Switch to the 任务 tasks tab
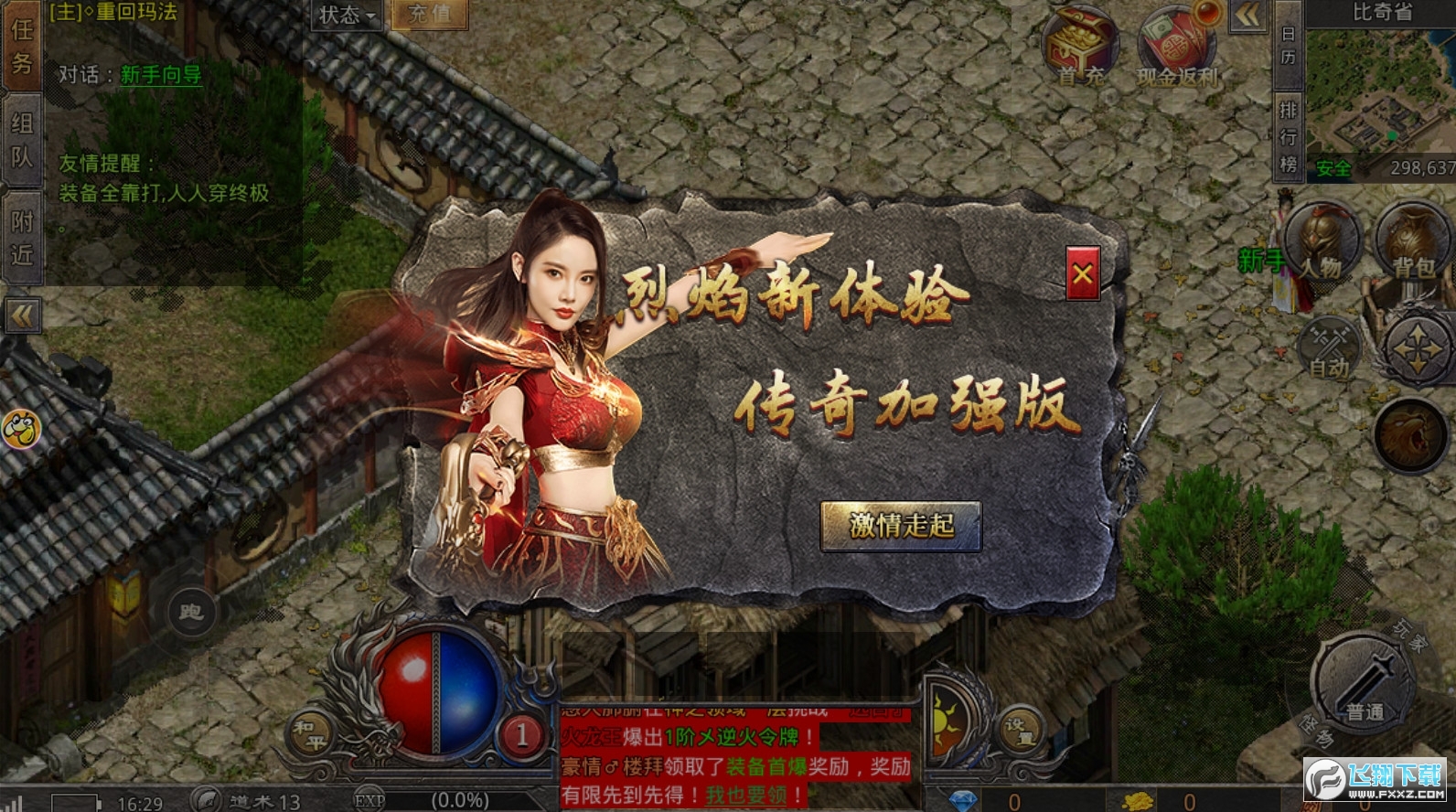 pyautogui.click(x=21, y=50)
